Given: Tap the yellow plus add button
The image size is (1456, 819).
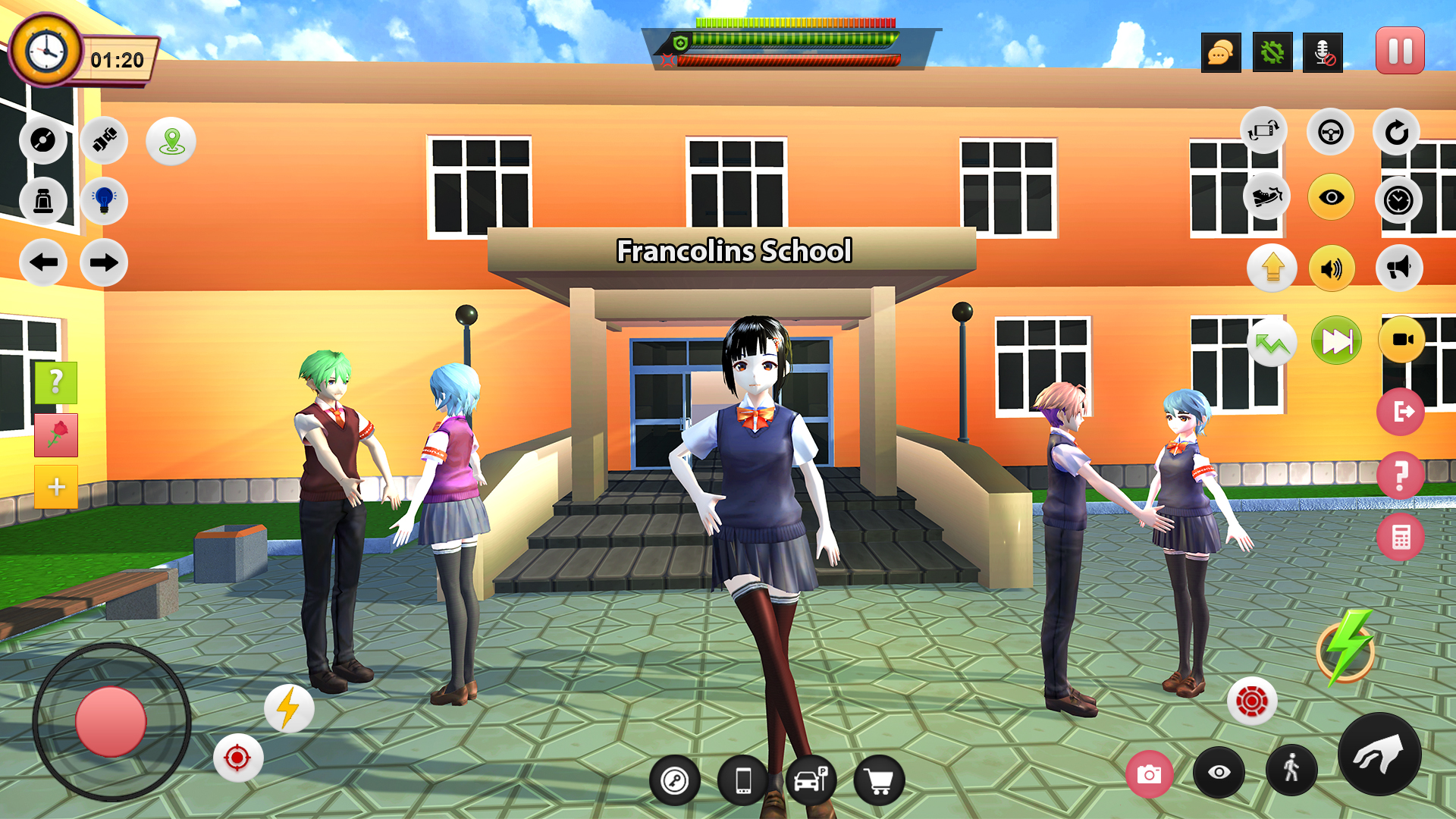Looking at the screenshot, I should [56, 488].
